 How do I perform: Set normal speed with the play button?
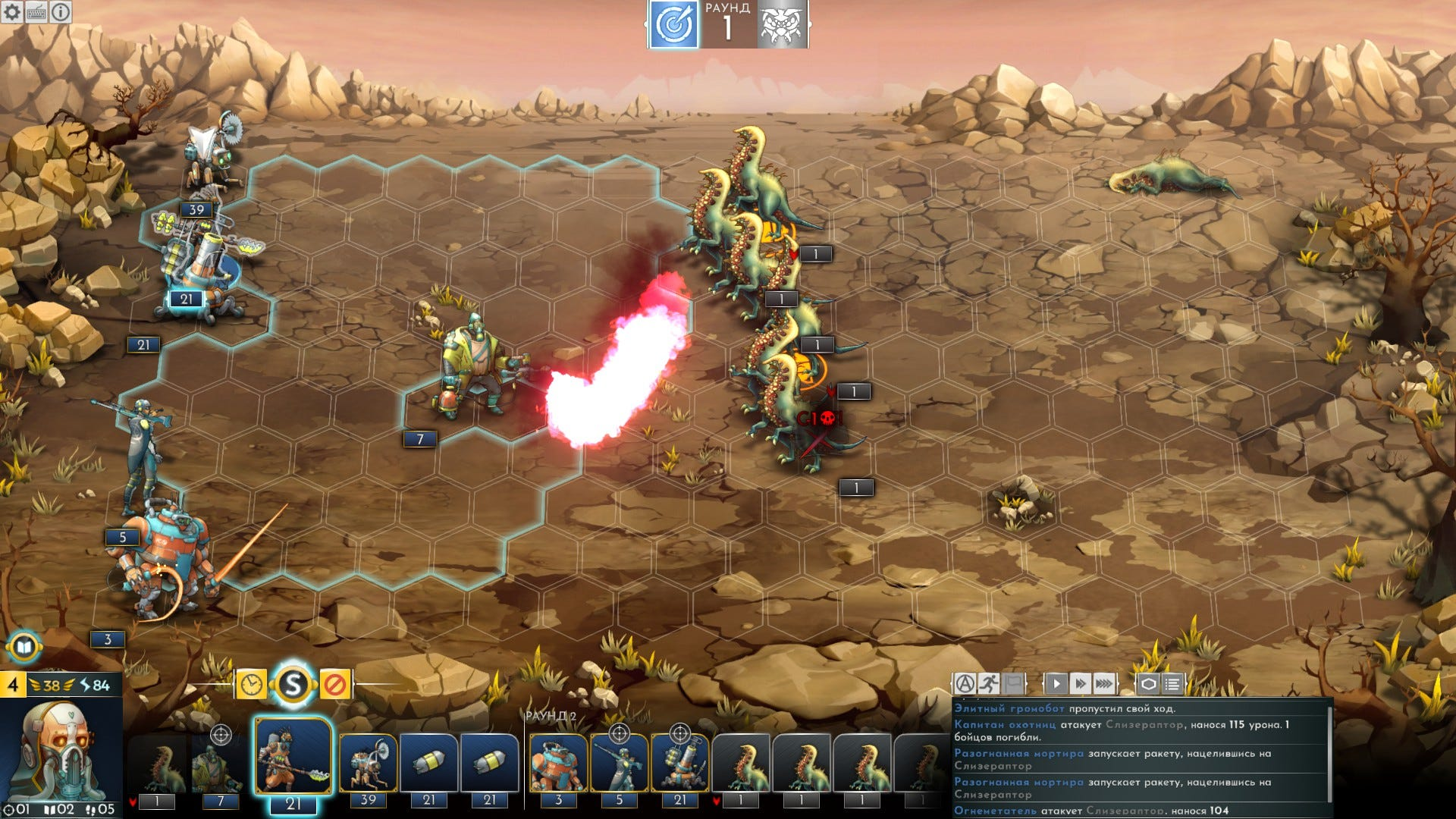tap(1056, 684)
